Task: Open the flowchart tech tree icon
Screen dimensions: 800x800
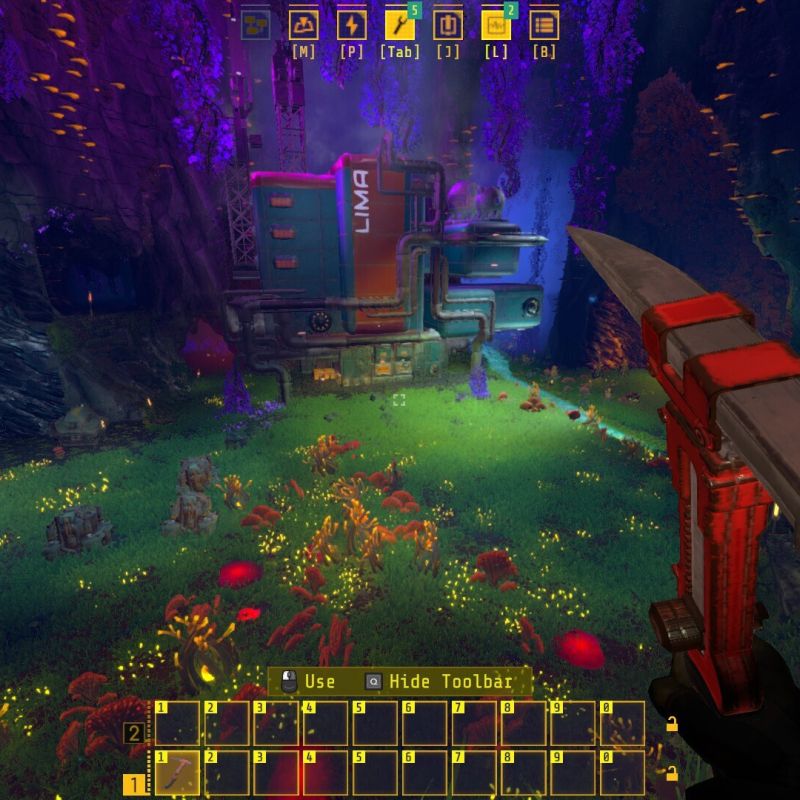Action: [255, 25]
